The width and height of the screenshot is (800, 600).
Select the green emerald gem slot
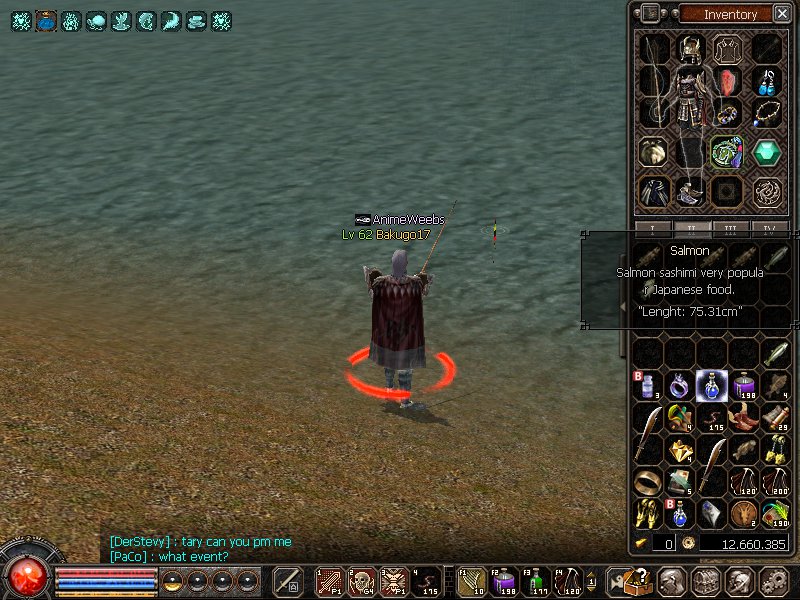pyautogui.click(x=767, y=152)
